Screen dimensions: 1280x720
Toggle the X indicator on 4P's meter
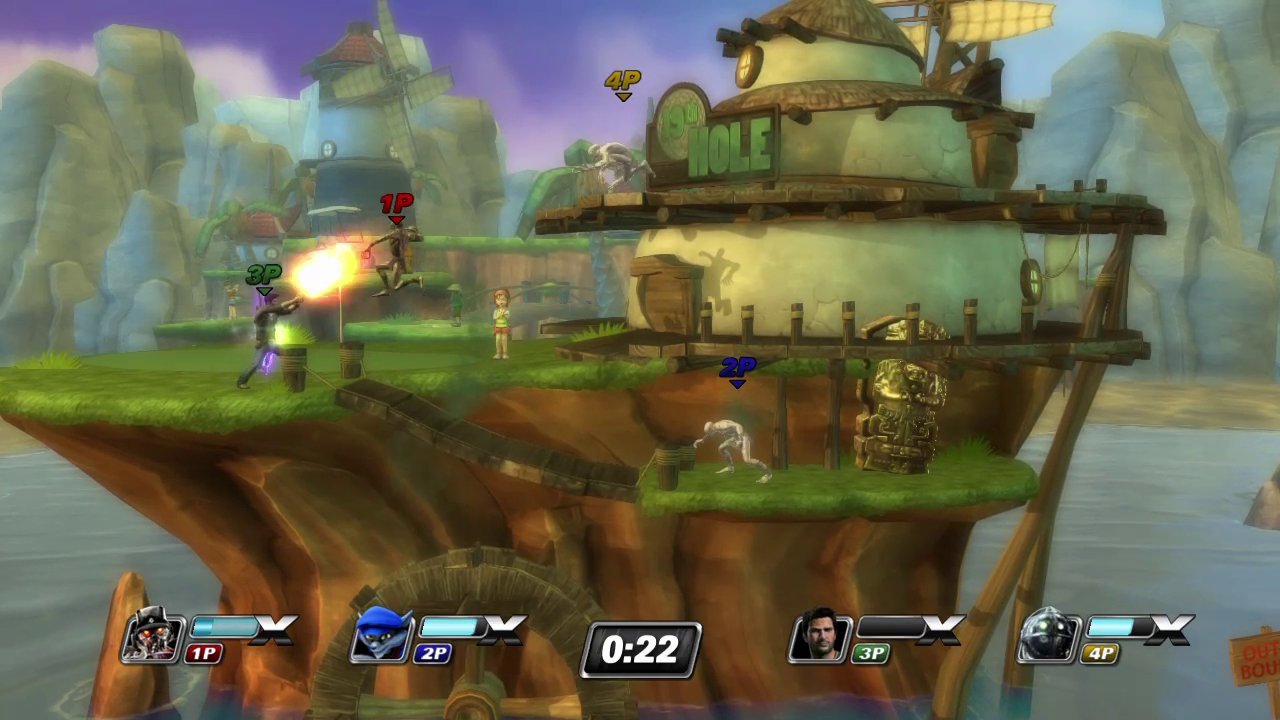pyautogui.click(x=1171, y=630)
